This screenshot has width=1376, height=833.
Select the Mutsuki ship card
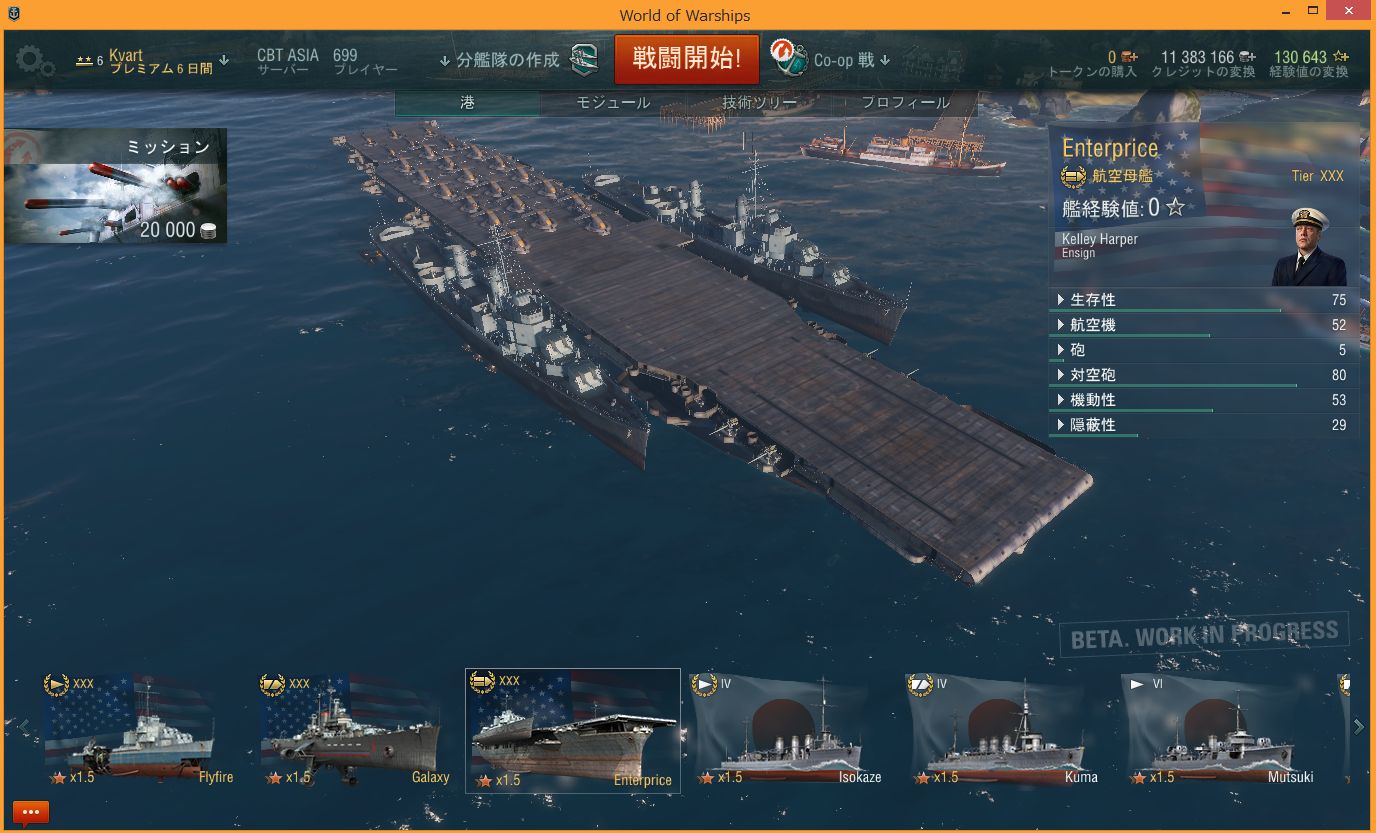[x=1220, y=731]
